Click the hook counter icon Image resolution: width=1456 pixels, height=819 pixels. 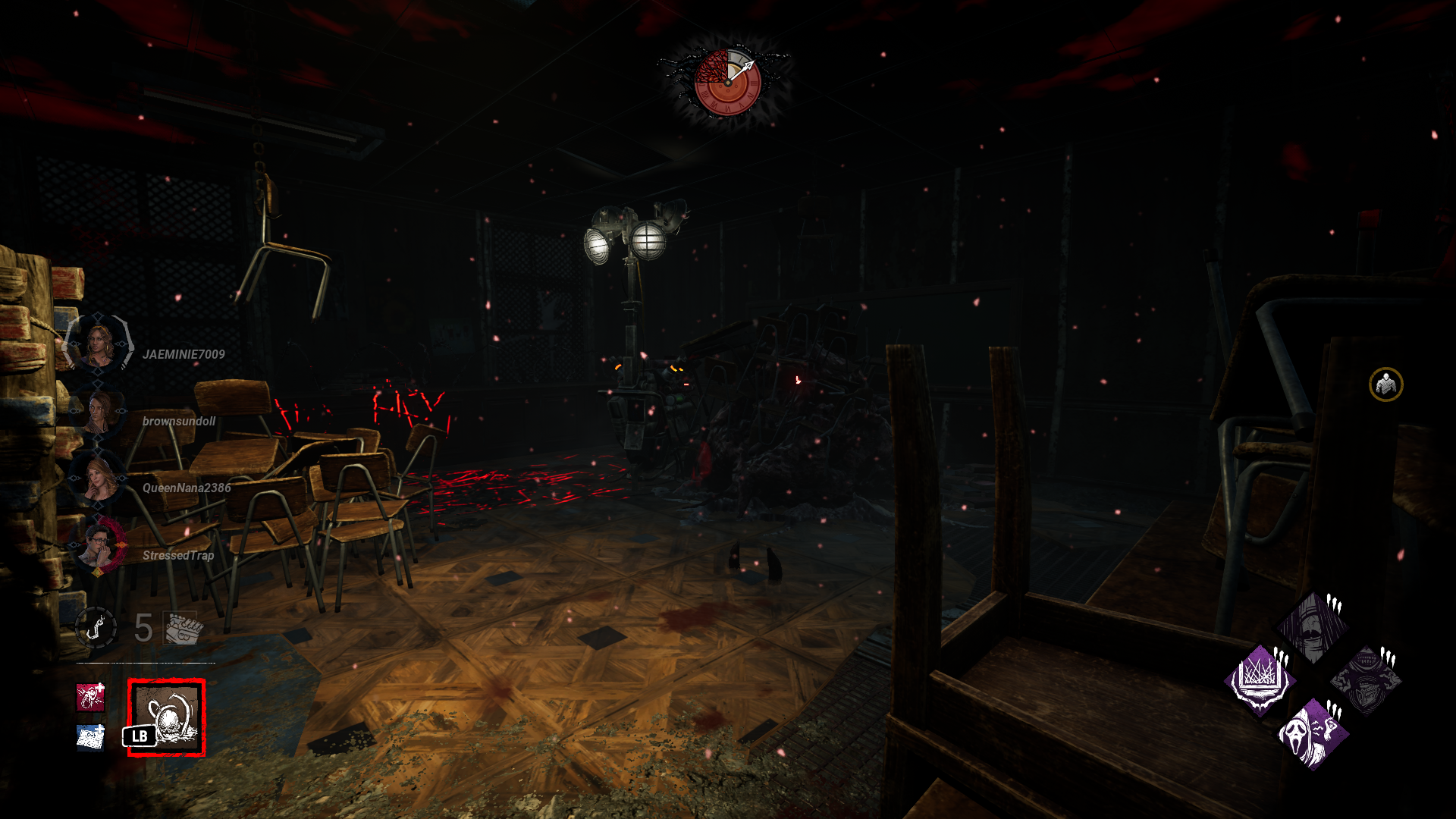tap(96, 628)
